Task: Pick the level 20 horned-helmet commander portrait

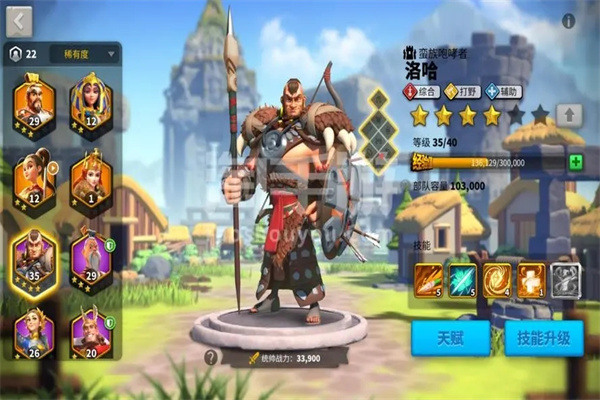Action: 90,332
